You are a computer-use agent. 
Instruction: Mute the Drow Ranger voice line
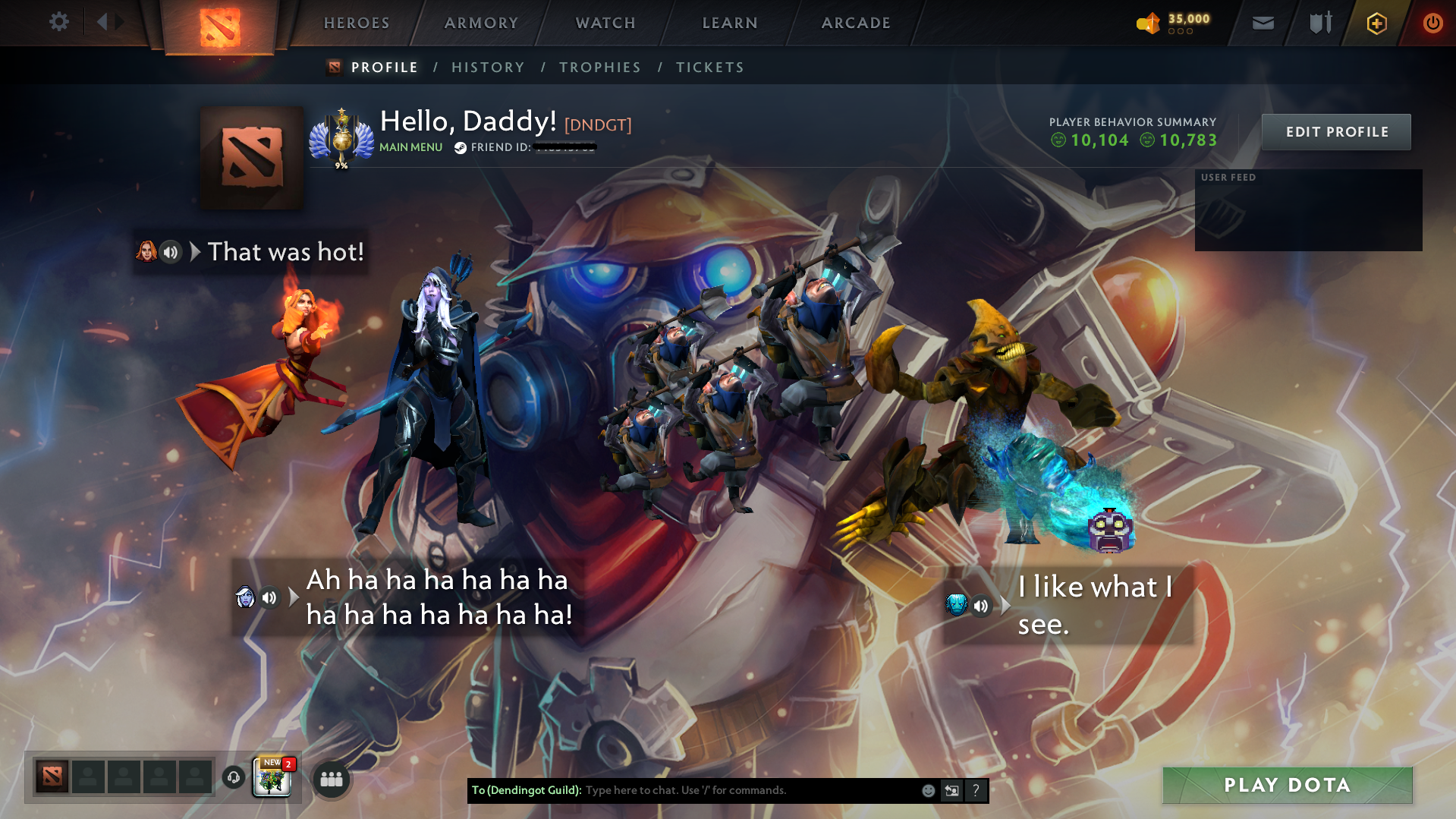point(269,597)
